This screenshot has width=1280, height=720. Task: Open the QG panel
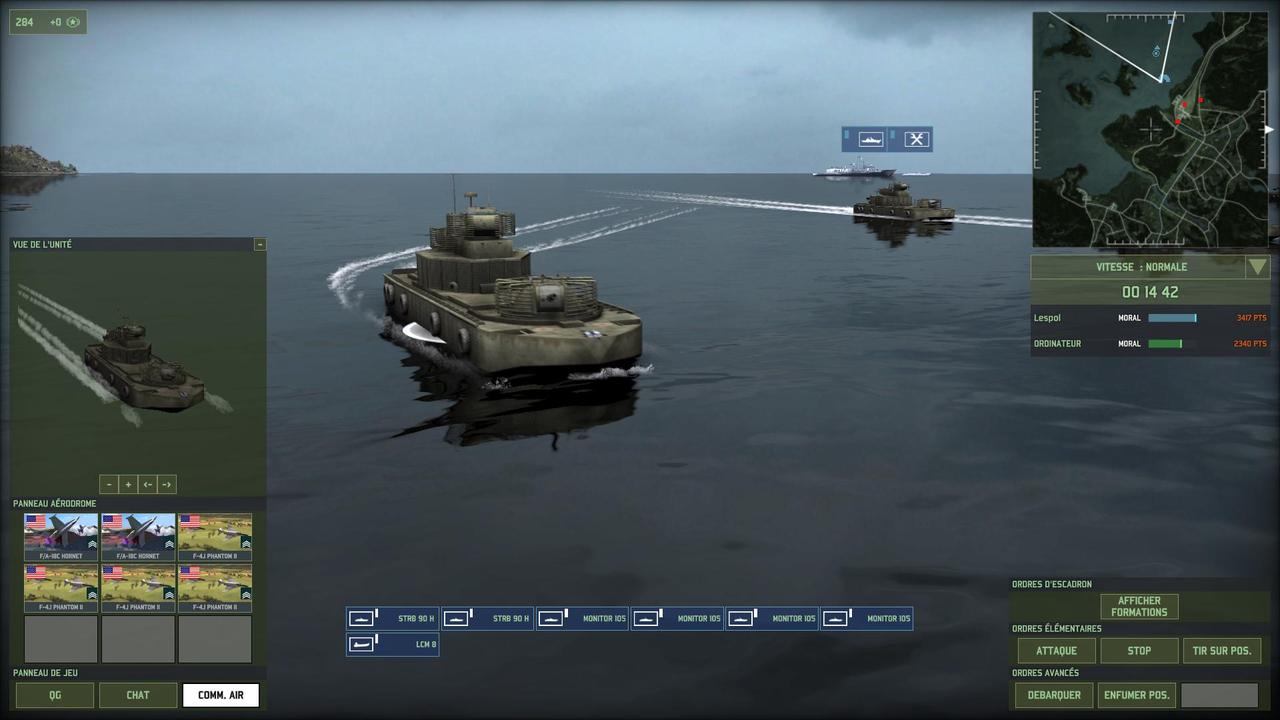coord(55,695)
